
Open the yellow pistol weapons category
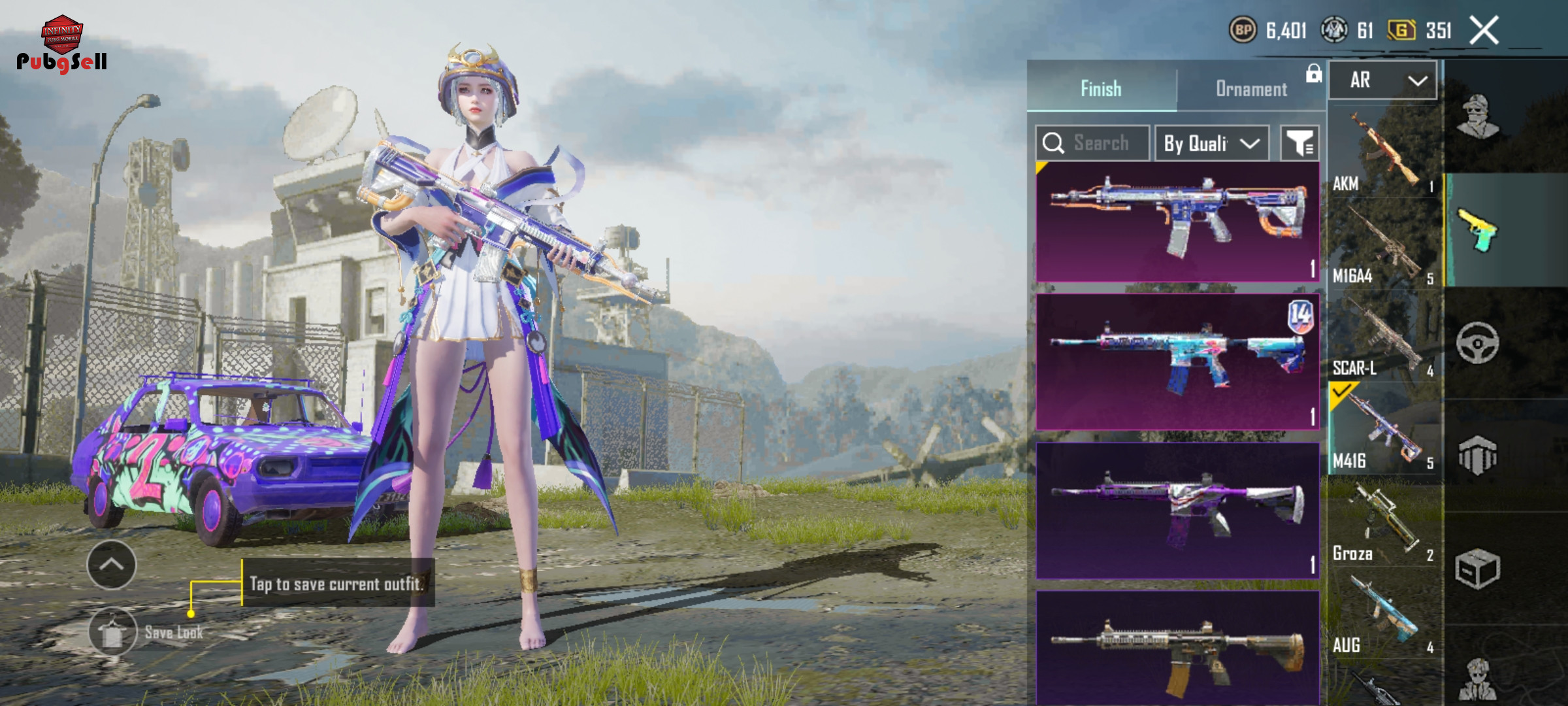[1478, 230]
